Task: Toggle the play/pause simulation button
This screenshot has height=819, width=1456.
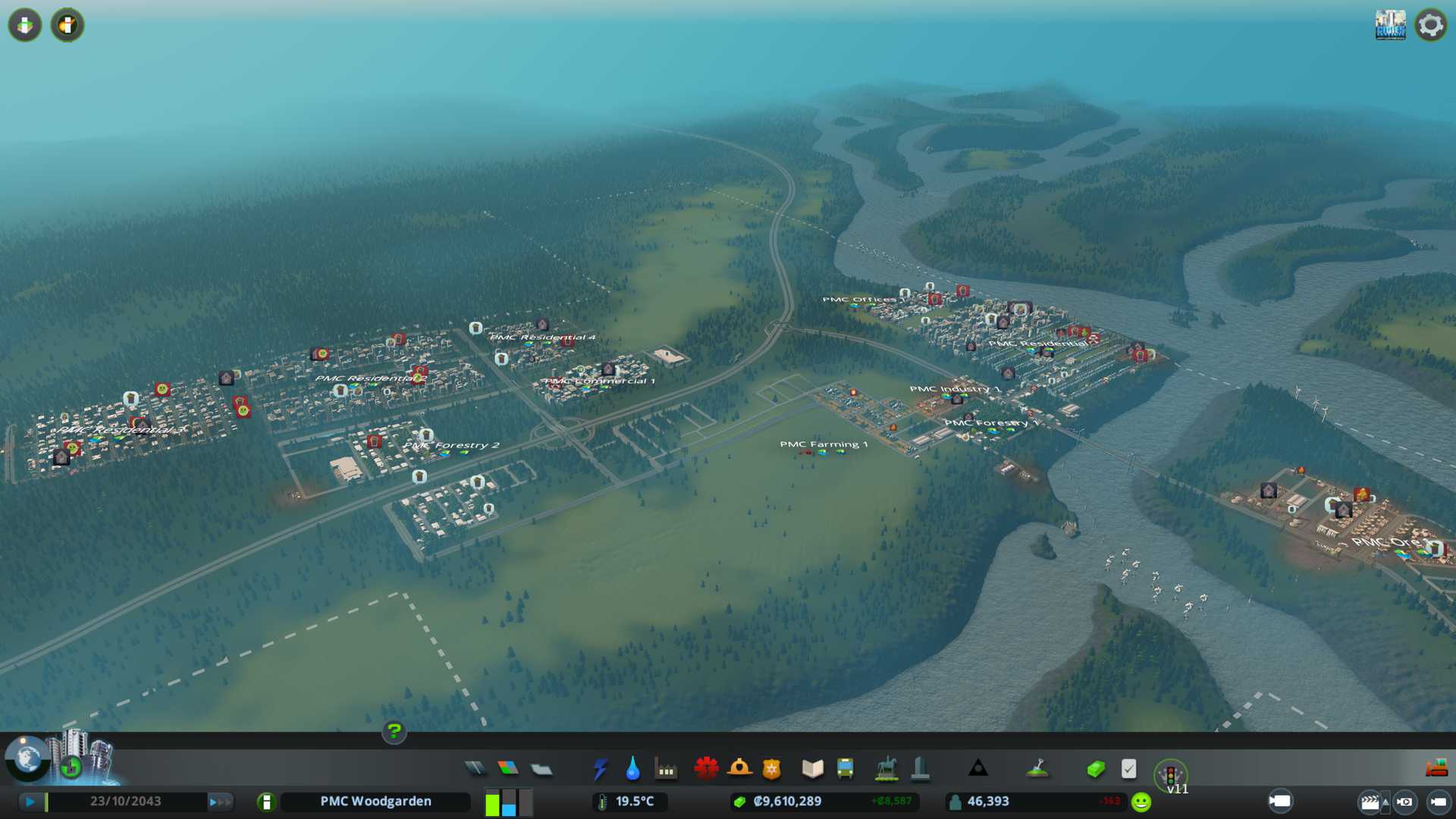Action: click(x=30, y=801)
